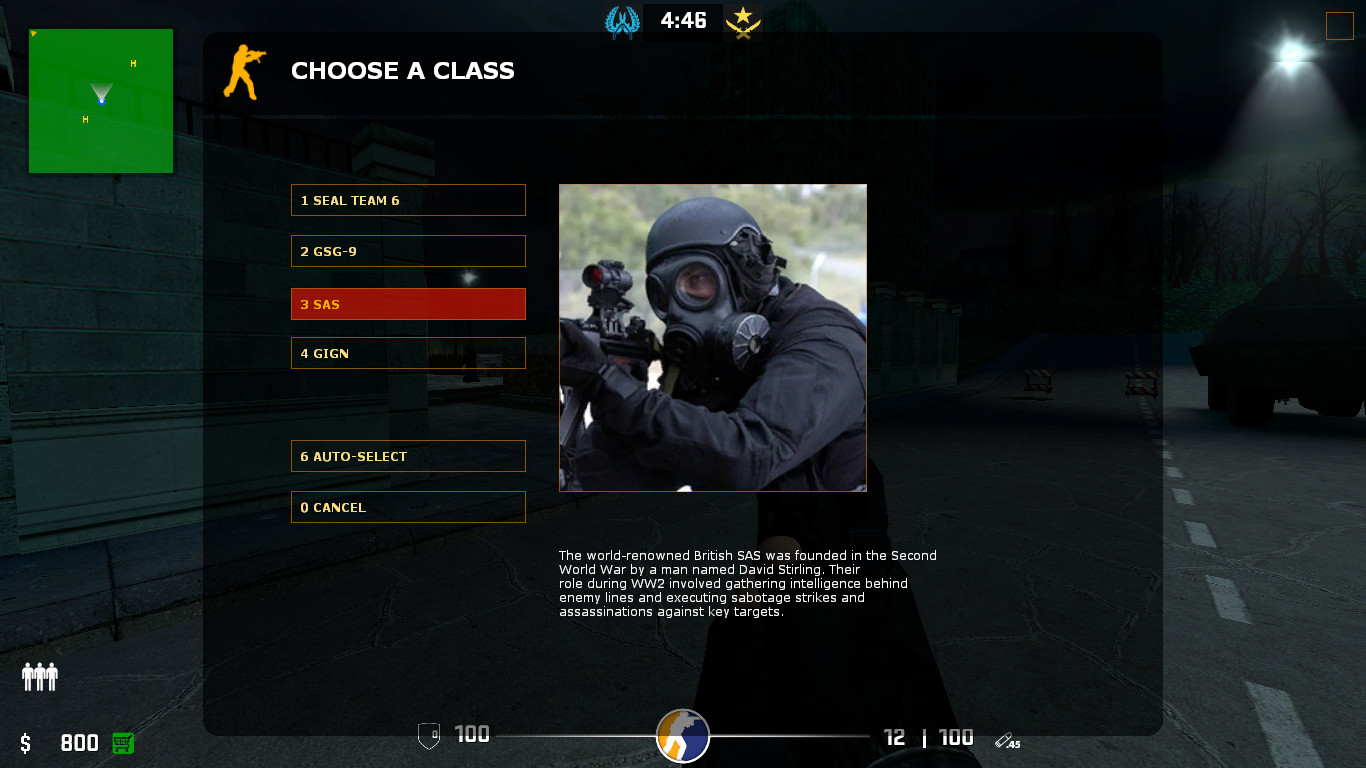Select the 1 SEAL TEAM 6 class
This screenshot has width=1366, height=768.
click(408, 200)
